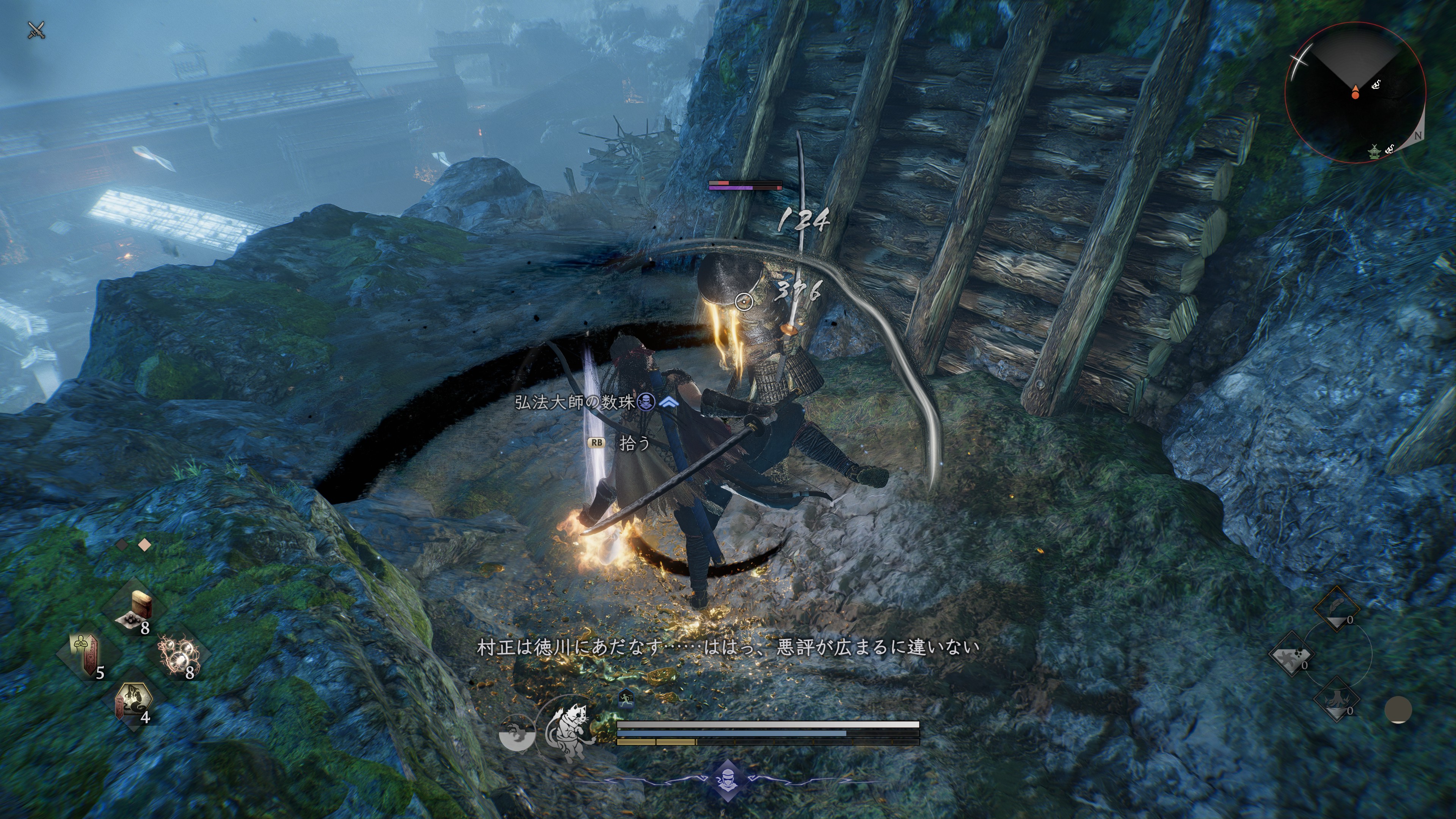Select the wooden elixir box item slot
Image resolution: width=1456 pixels, height=819 pixels.
coord(135,610)
